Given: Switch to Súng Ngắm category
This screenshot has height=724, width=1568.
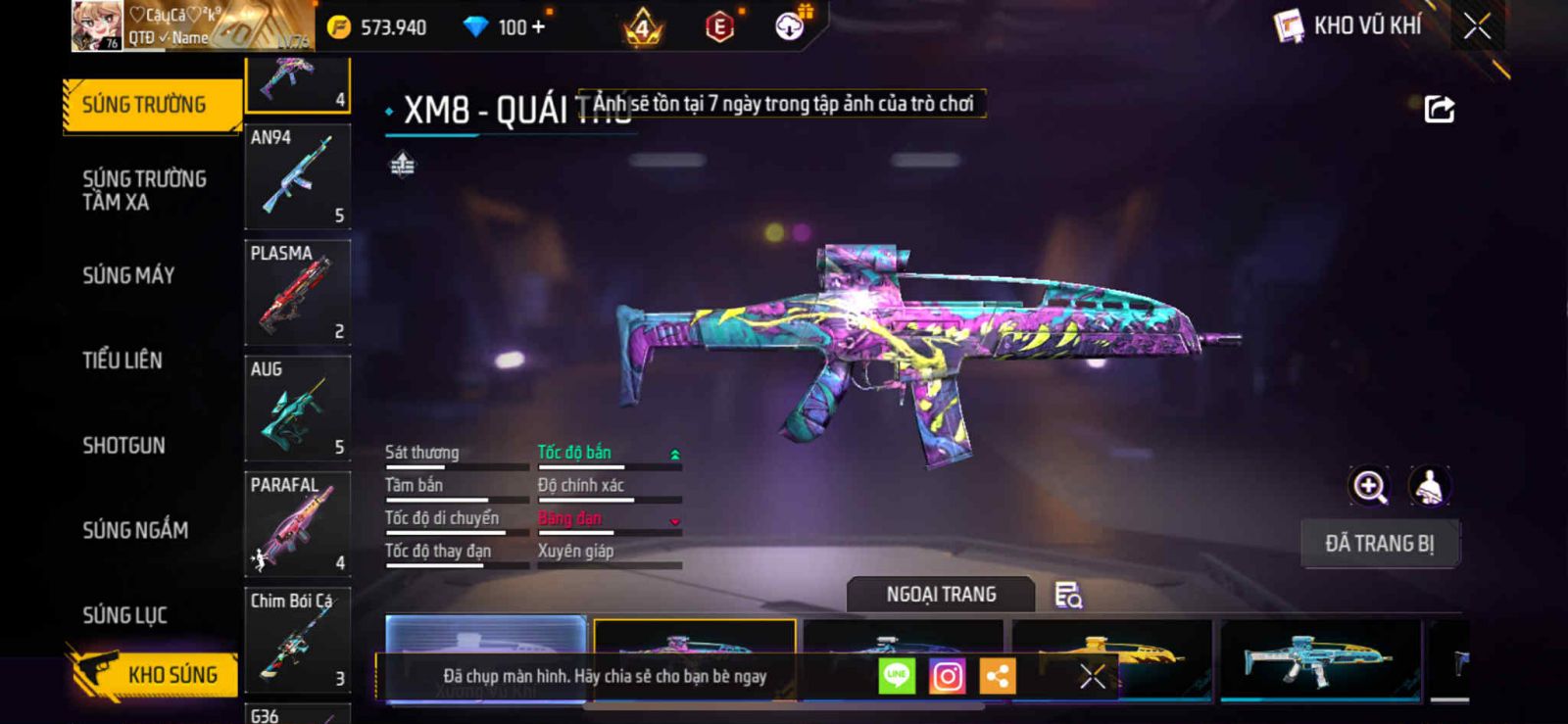Looking at the screenshot, I should [x=135, y=530].
